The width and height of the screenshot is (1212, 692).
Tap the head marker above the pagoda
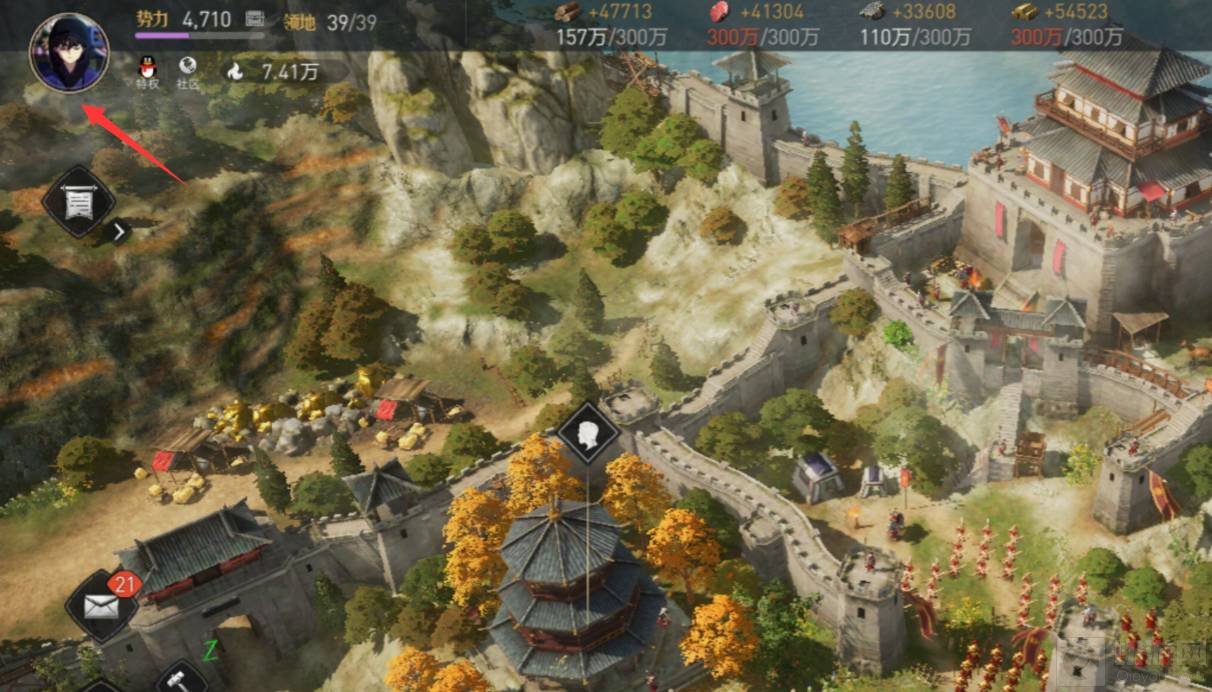pos(588,432)
